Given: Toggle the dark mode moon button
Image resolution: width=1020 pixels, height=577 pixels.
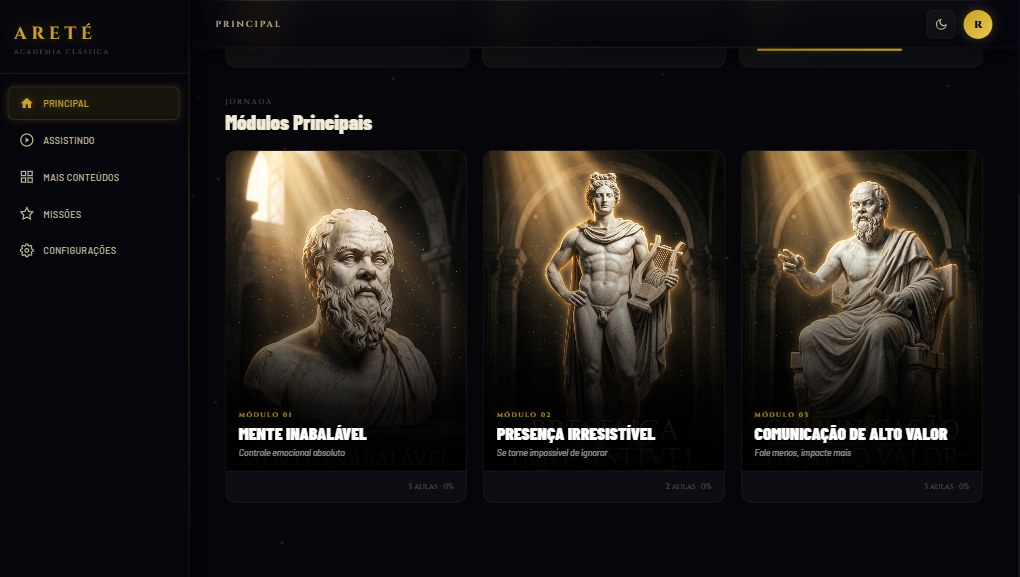Looking at the screenshot, I should (941, 24).
